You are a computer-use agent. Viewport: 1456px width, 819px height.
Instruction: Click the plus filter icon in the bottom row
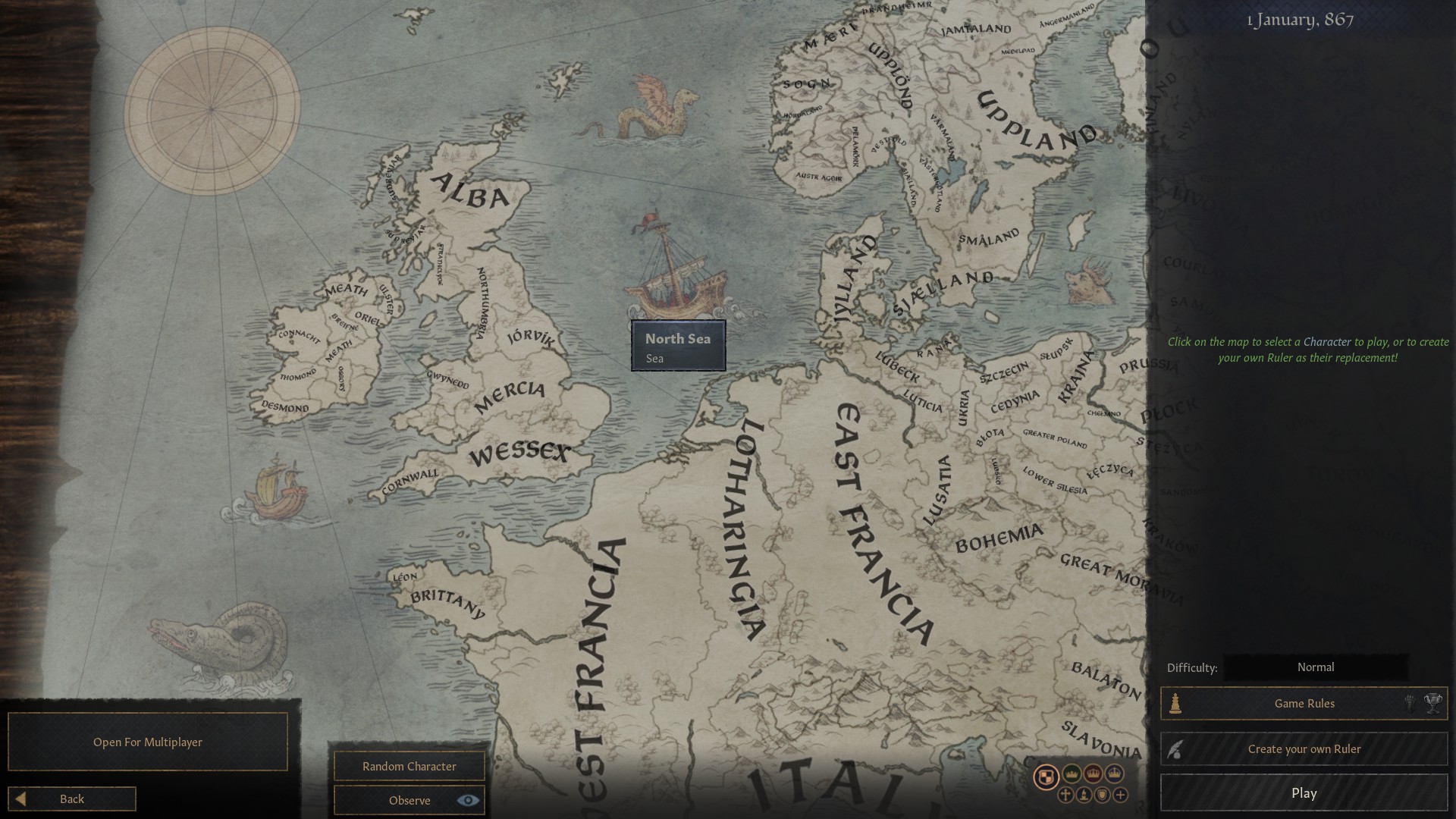(1120, 796)
